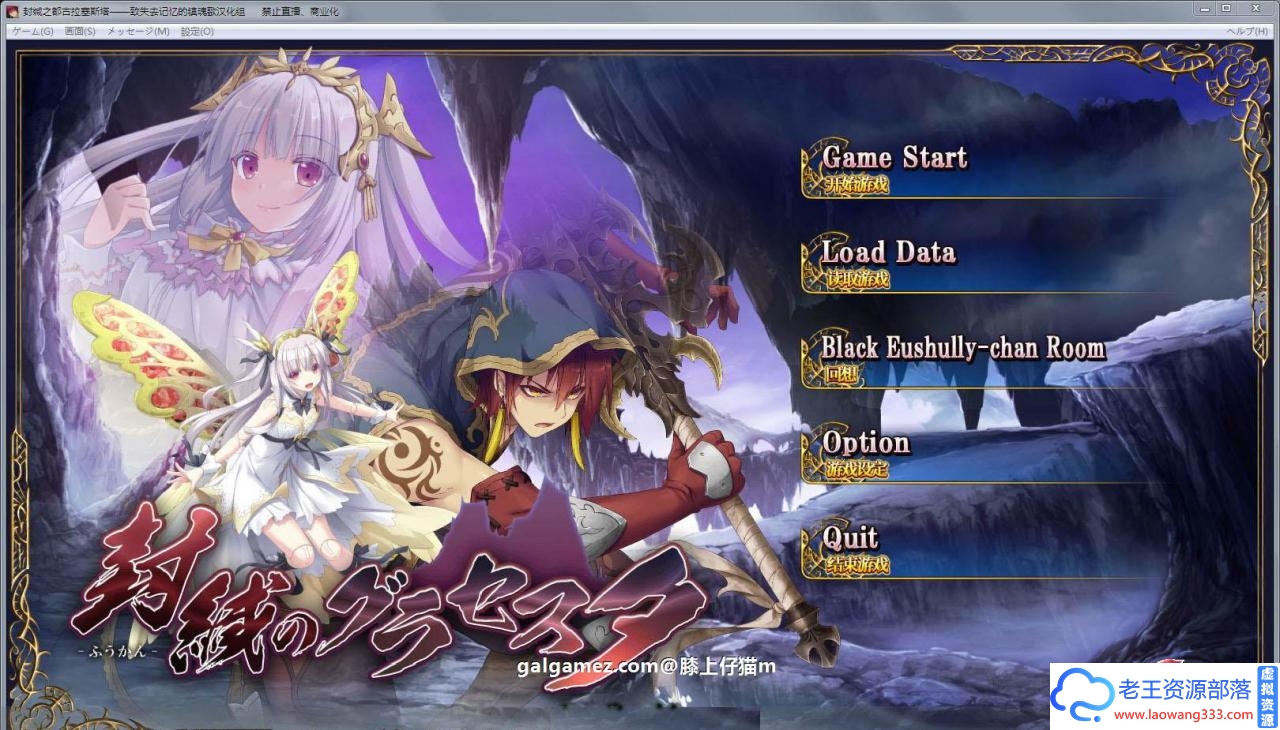1280x730 pixels.
Task: Click the galgamez.com@膝上仔猫m watermark text
Action: pos(644,665)
